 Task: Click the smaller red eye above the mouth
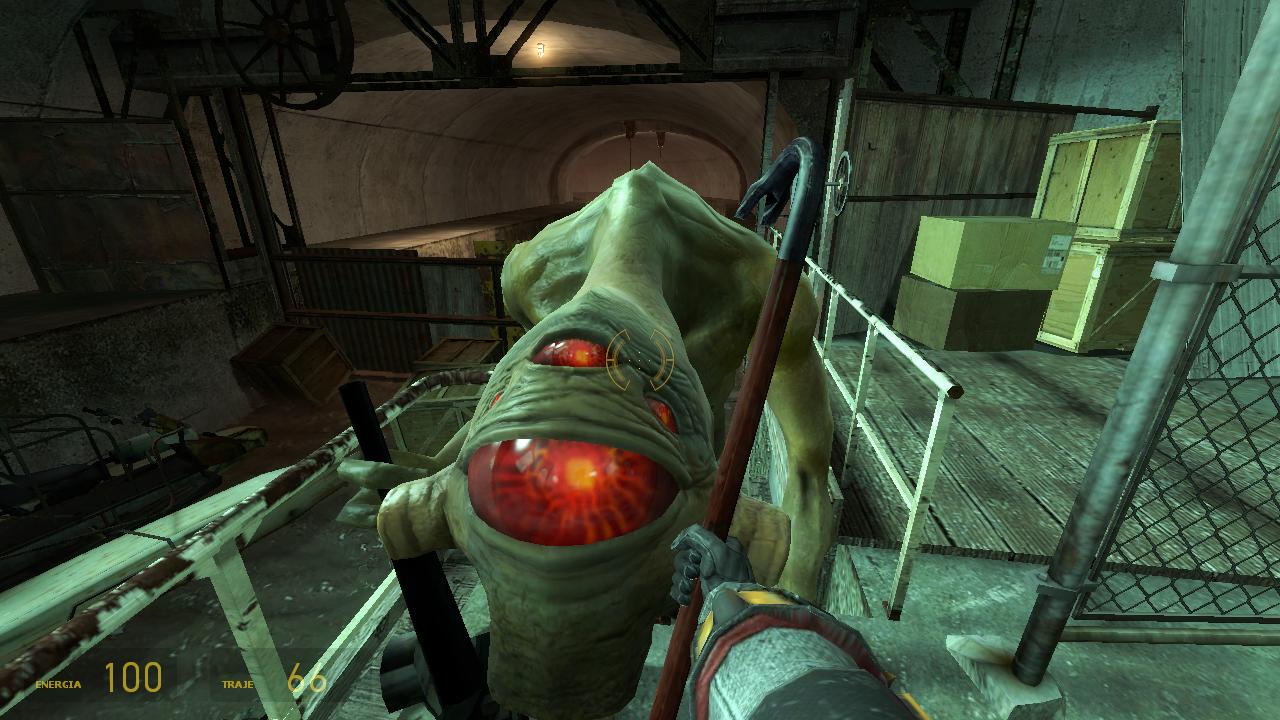point(568,350)
